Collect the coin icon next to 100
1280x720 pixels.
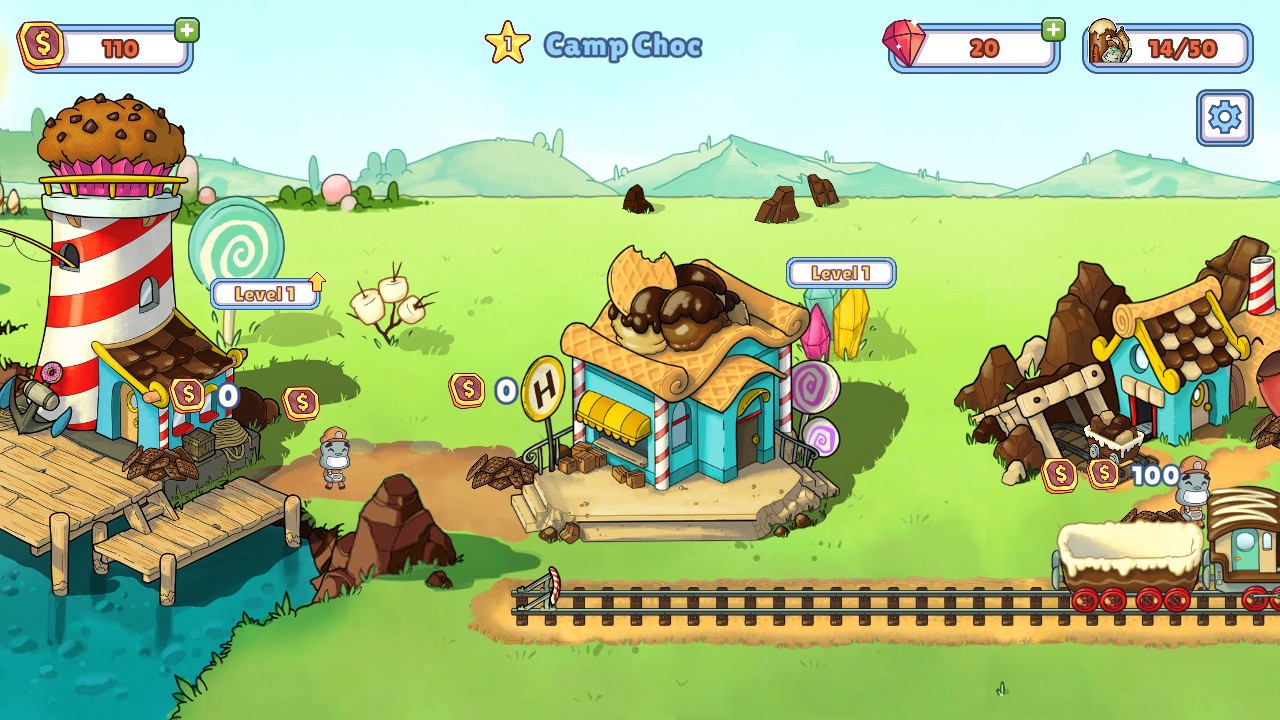pos(1103,474)
